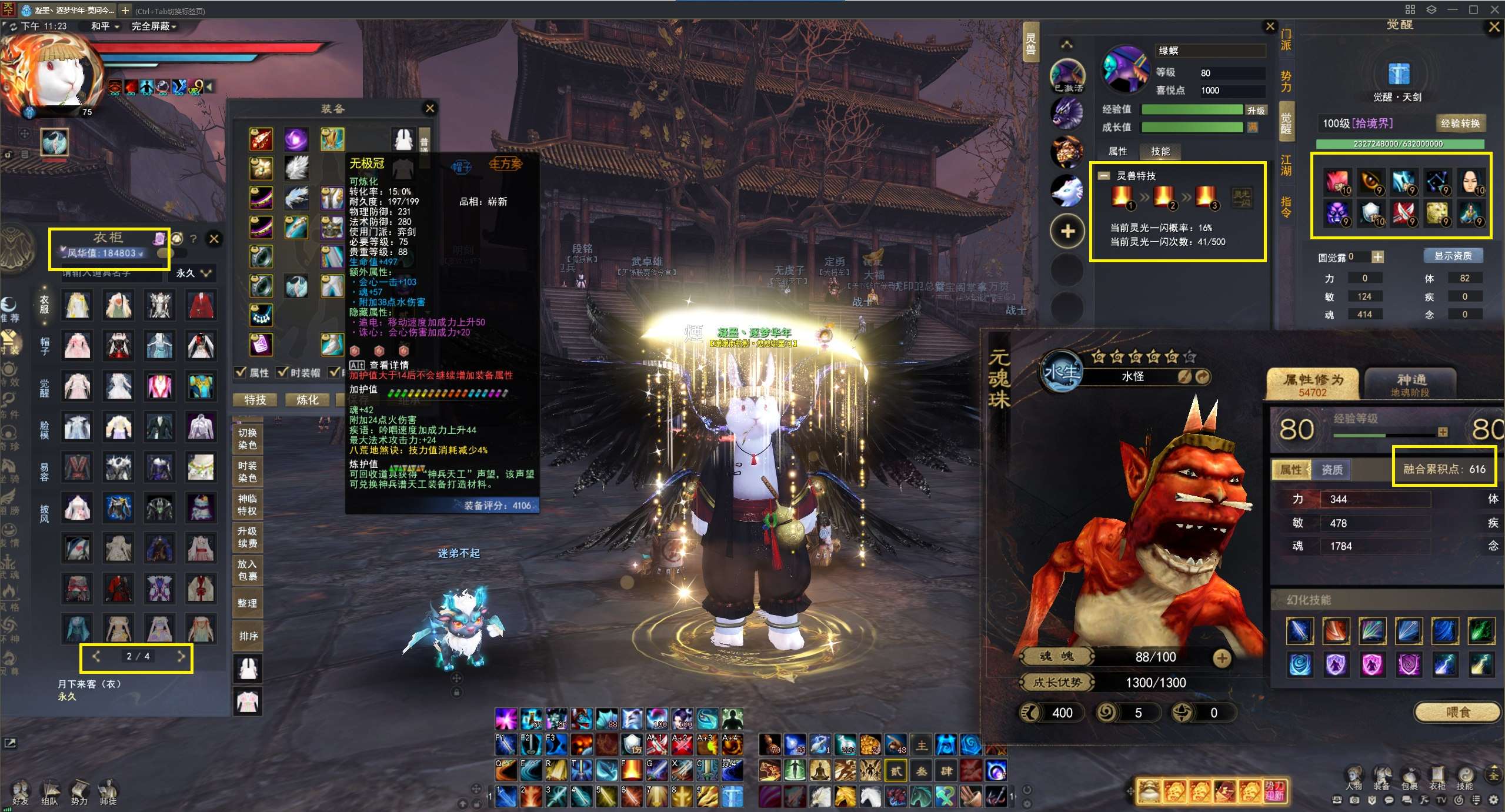
Task: Sort the wardrobe with 排序
Action: point(248,636)
